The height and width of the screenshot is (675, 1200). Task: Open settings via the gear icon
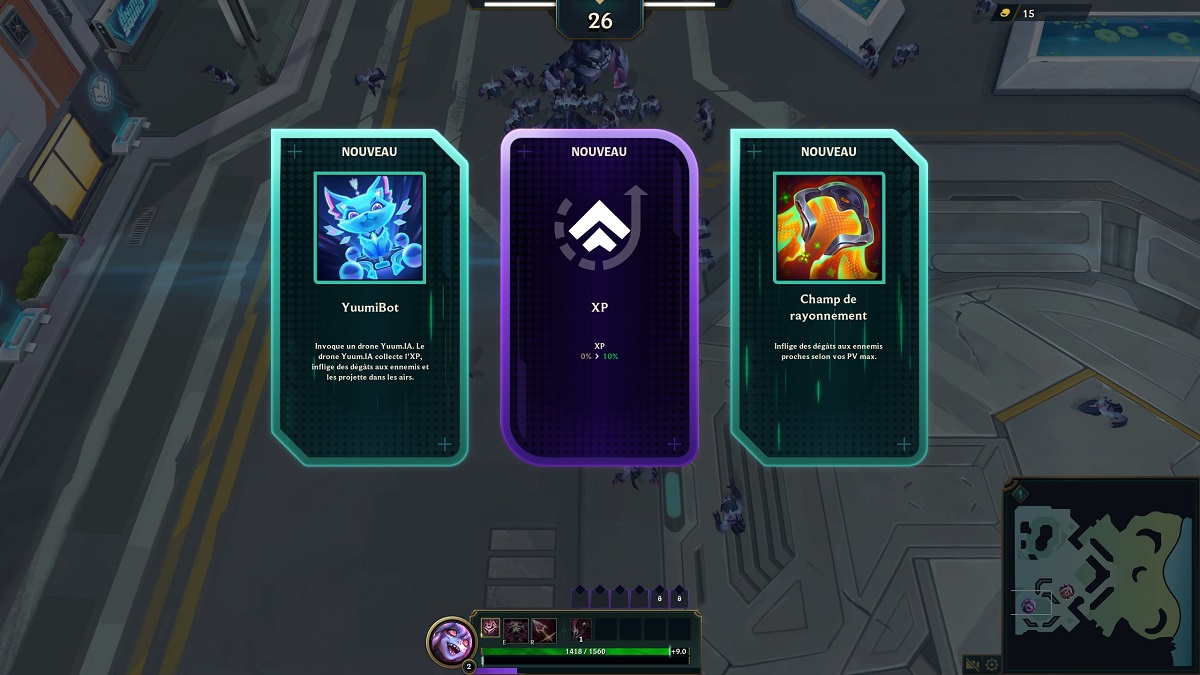click(992, 664)
